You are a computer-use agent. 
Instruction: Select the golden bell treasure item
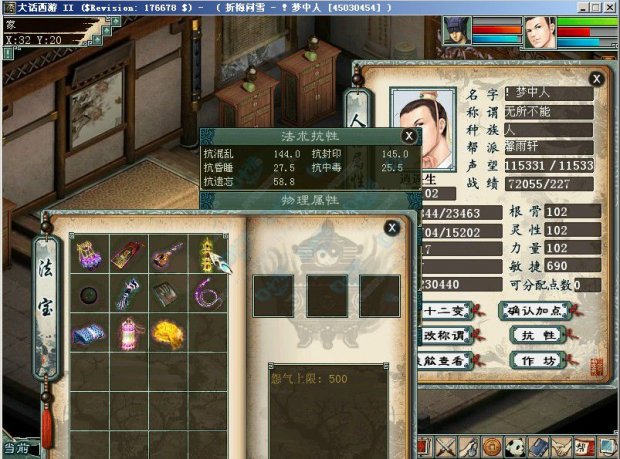207,253
